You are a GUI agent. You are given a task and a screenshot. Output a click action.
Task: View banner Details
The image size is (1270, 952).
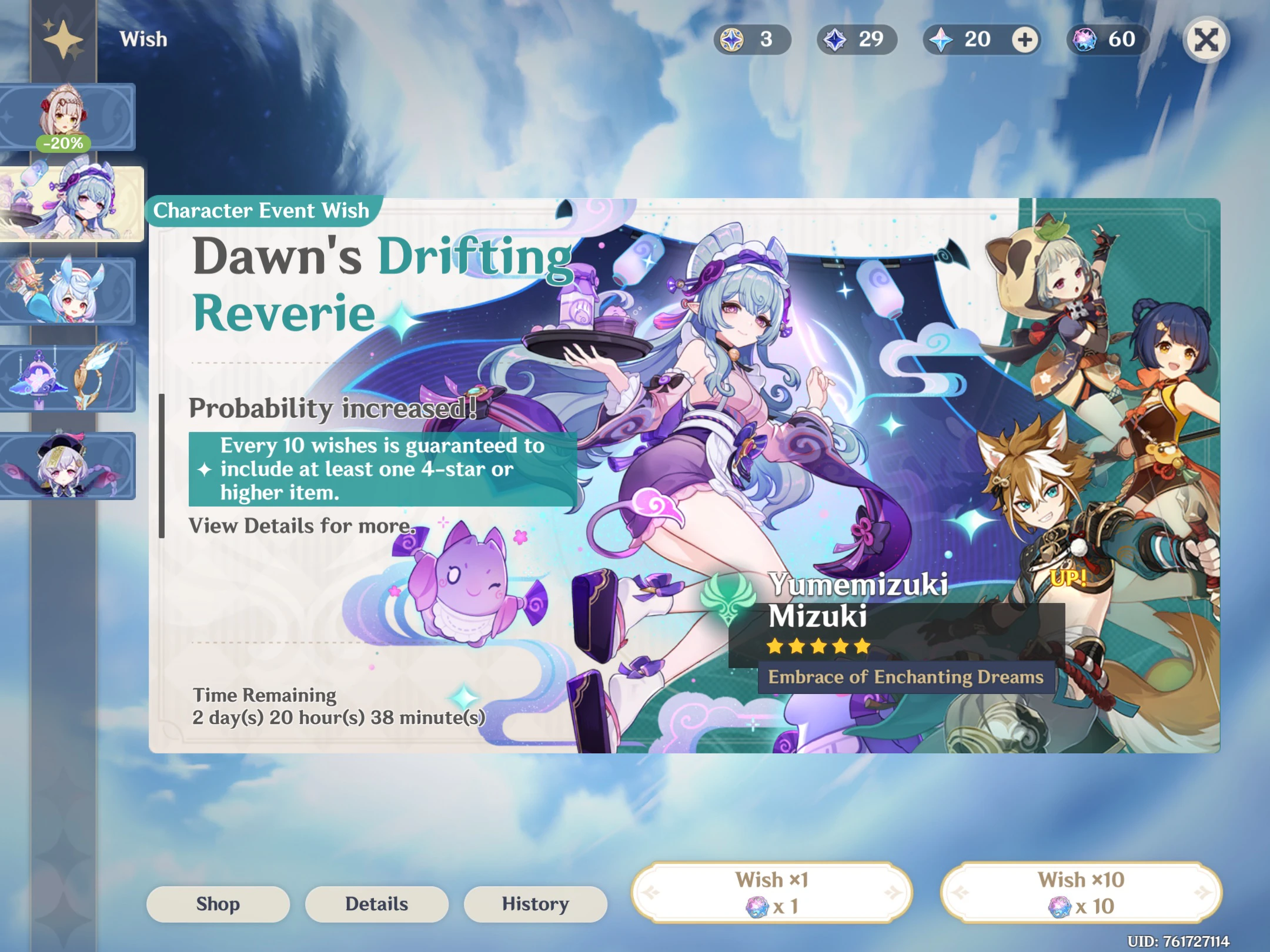[x=376, y=904]
